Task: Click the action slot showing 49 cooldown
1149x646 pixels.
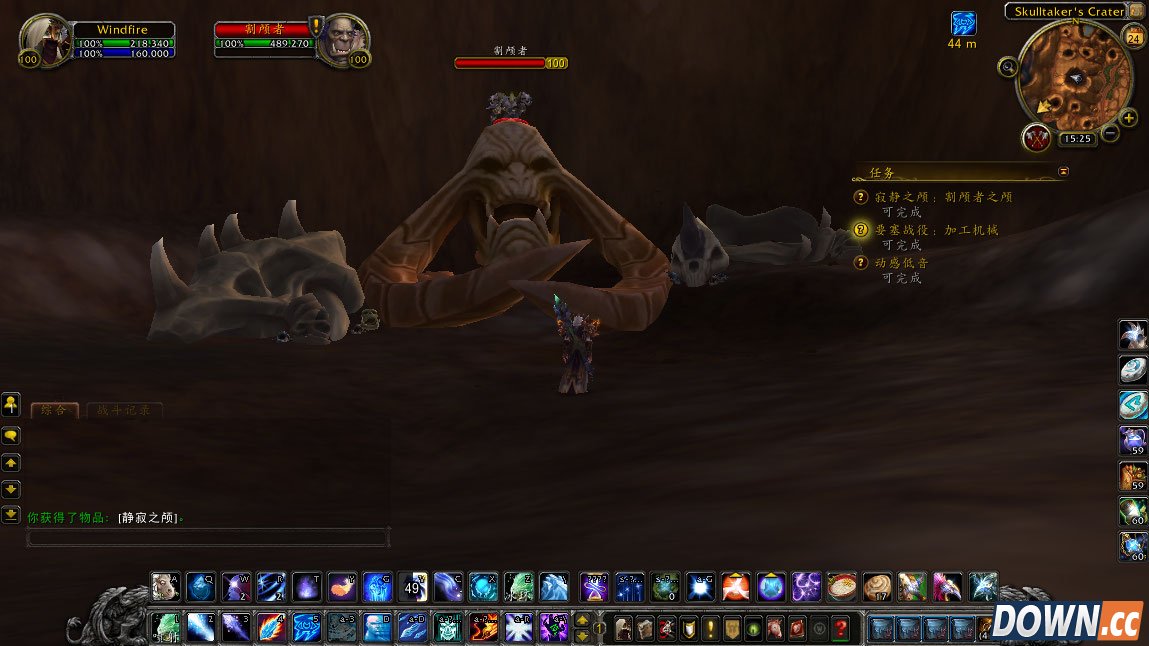Action: [x=412, y=586]
